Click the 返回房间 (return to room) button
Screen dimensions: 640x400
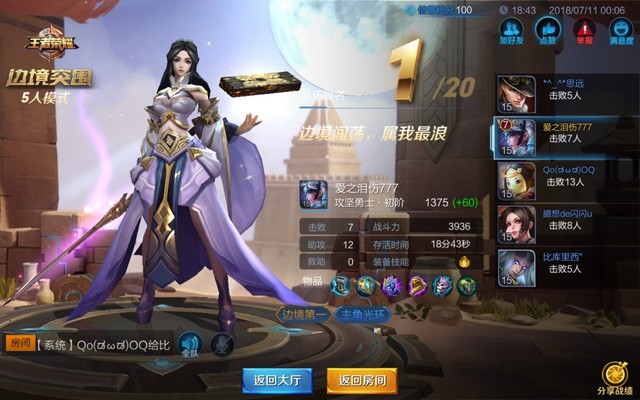(362, 380)
